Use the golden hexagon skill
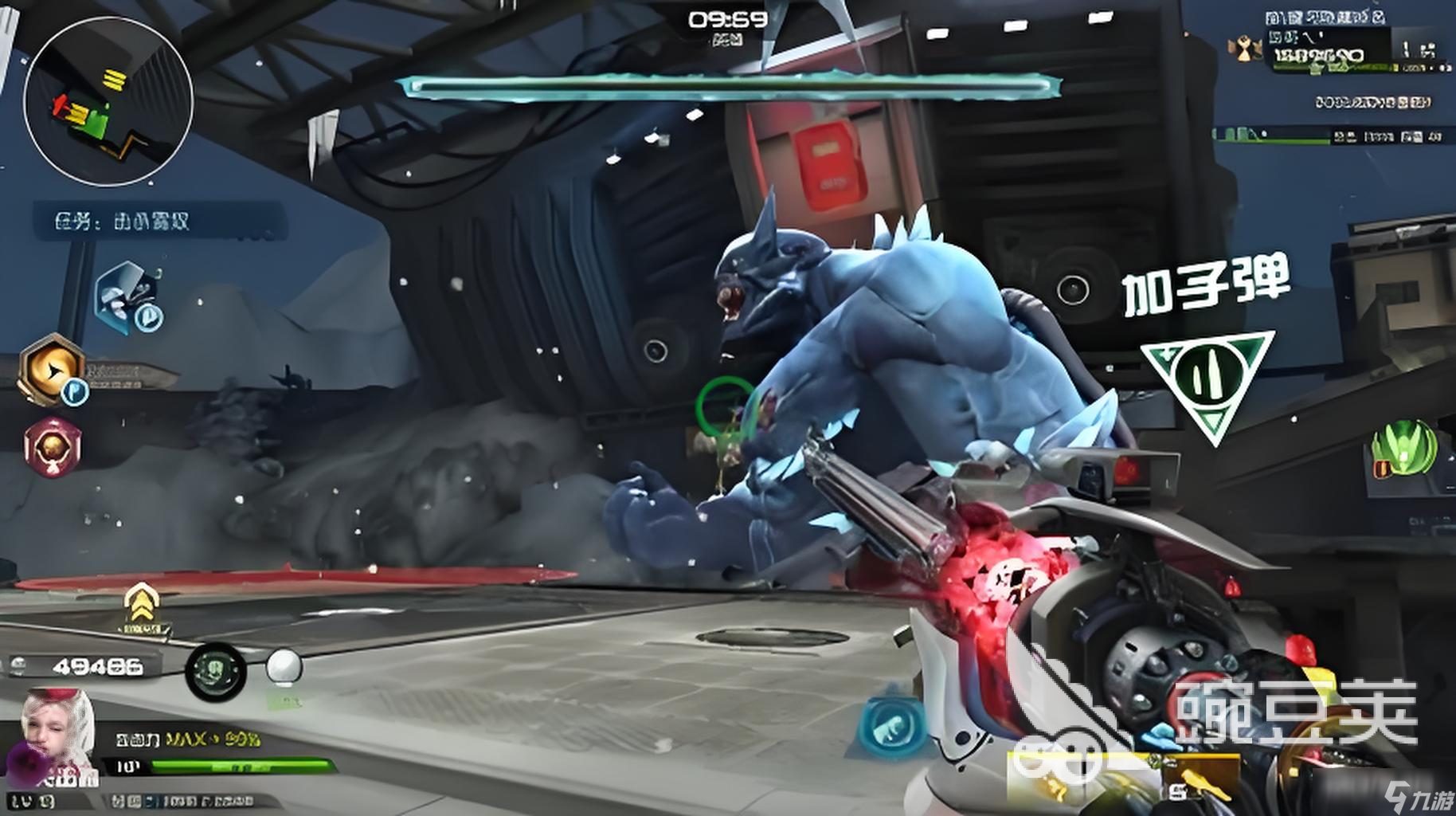Screen dimensions: 1456x816 click(x=53, y=369)
